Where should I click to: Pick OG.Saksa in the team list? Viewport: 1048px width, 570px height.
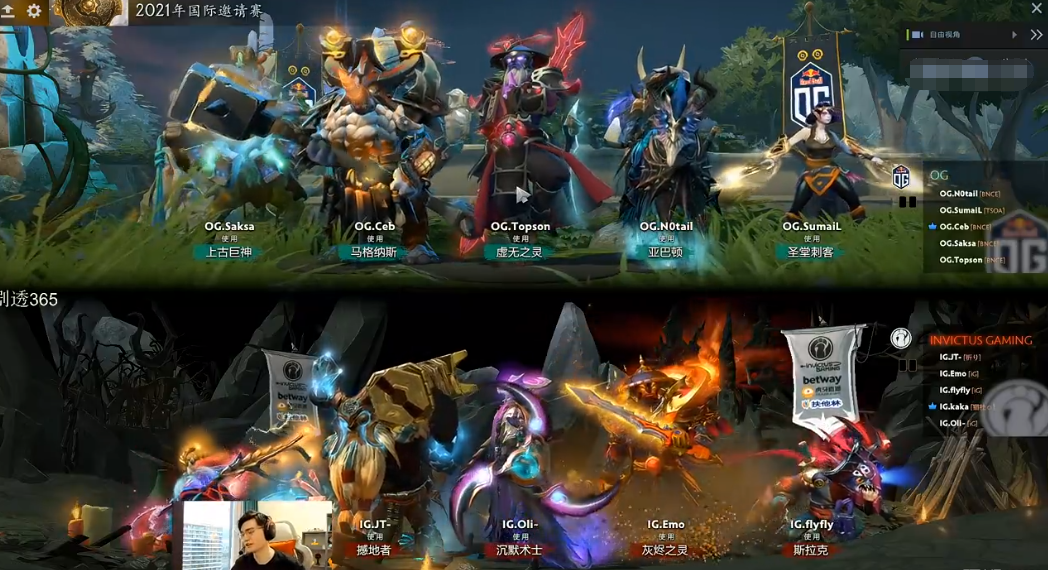[x=958, y=243]
